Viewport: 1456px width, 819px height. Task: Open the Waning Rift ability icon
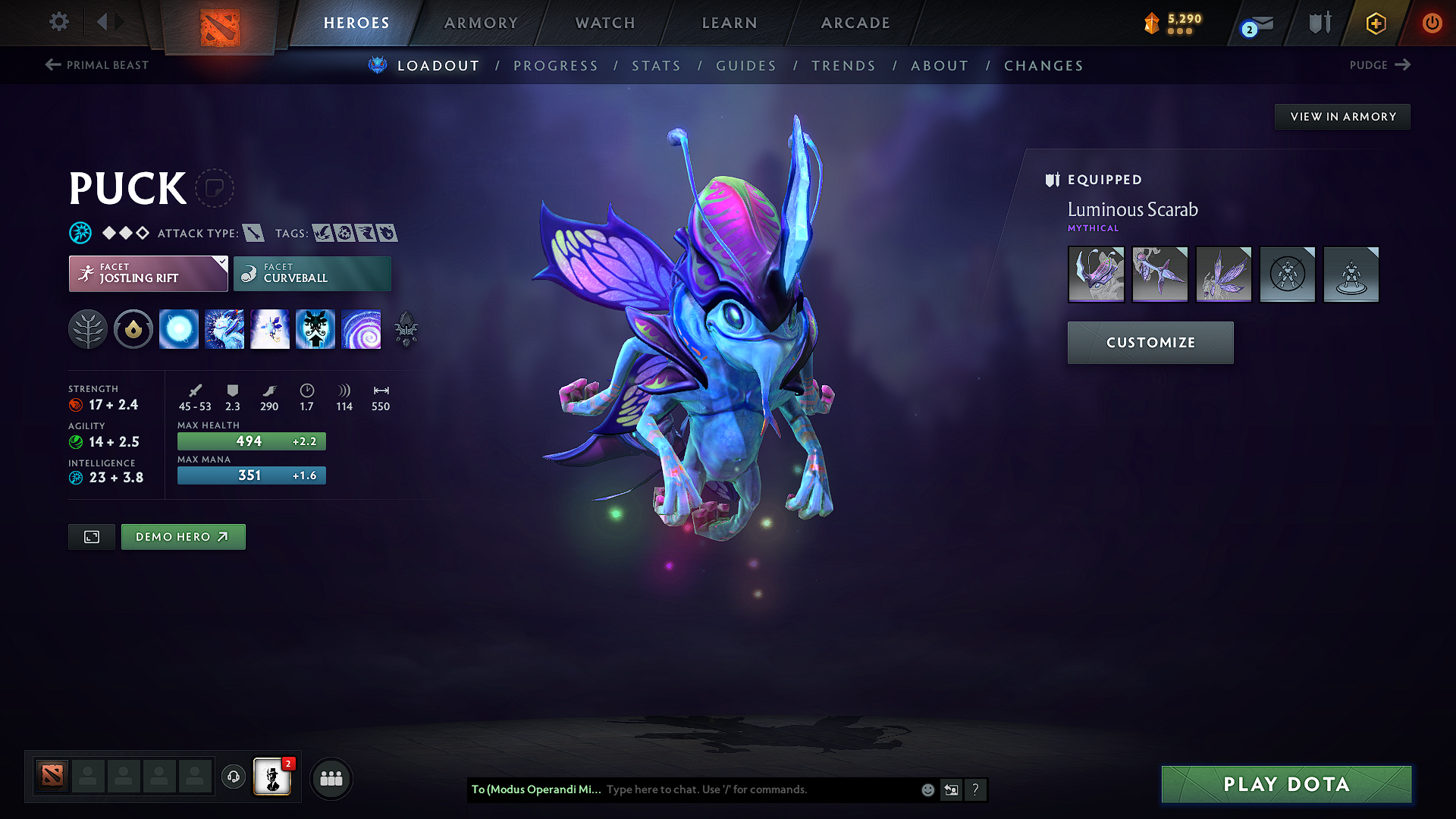tap(224, 329)
